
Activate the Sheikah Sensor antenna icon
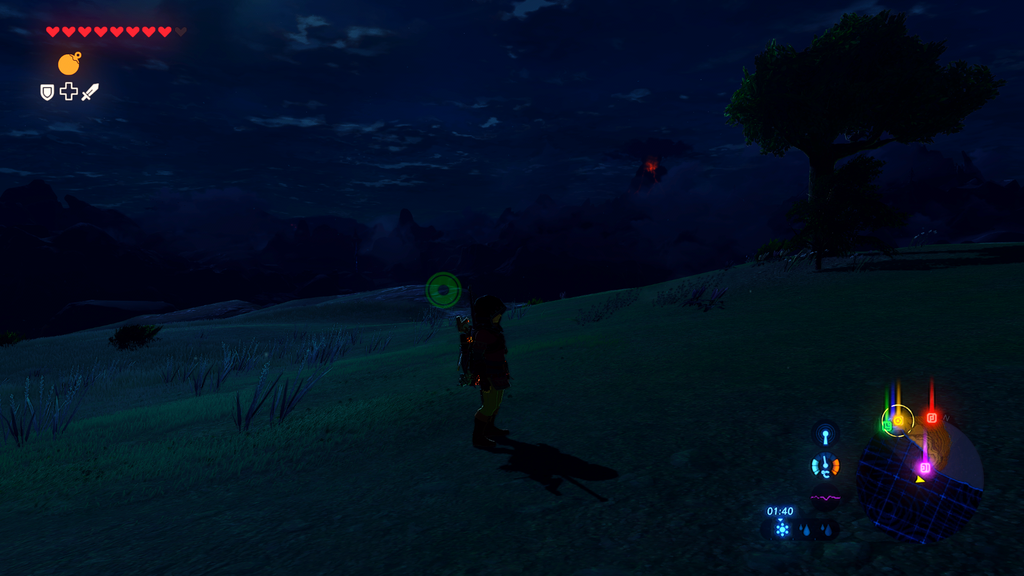tap(825, 435)
